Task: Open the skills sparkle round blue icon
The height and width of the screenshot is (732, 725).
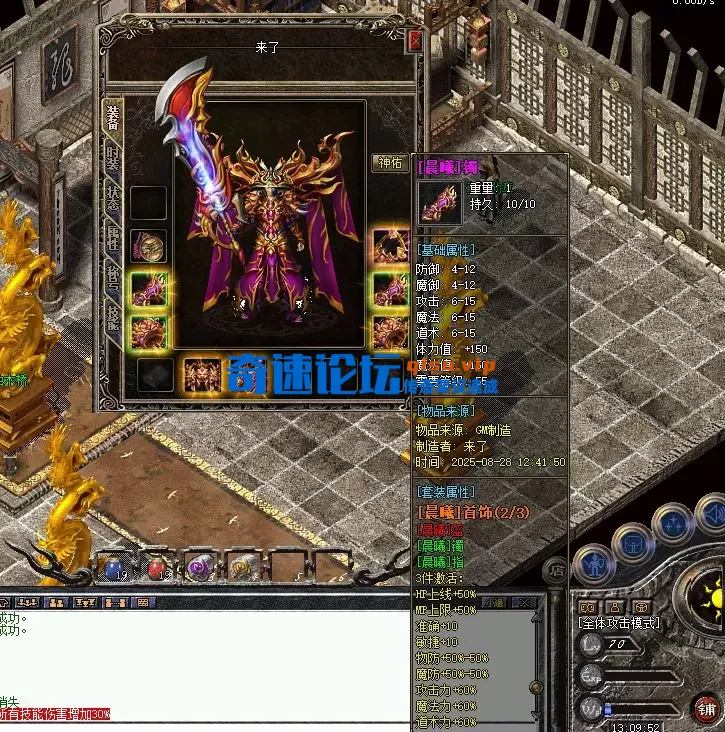Action: pyautogui.click(x=673, y=524)
